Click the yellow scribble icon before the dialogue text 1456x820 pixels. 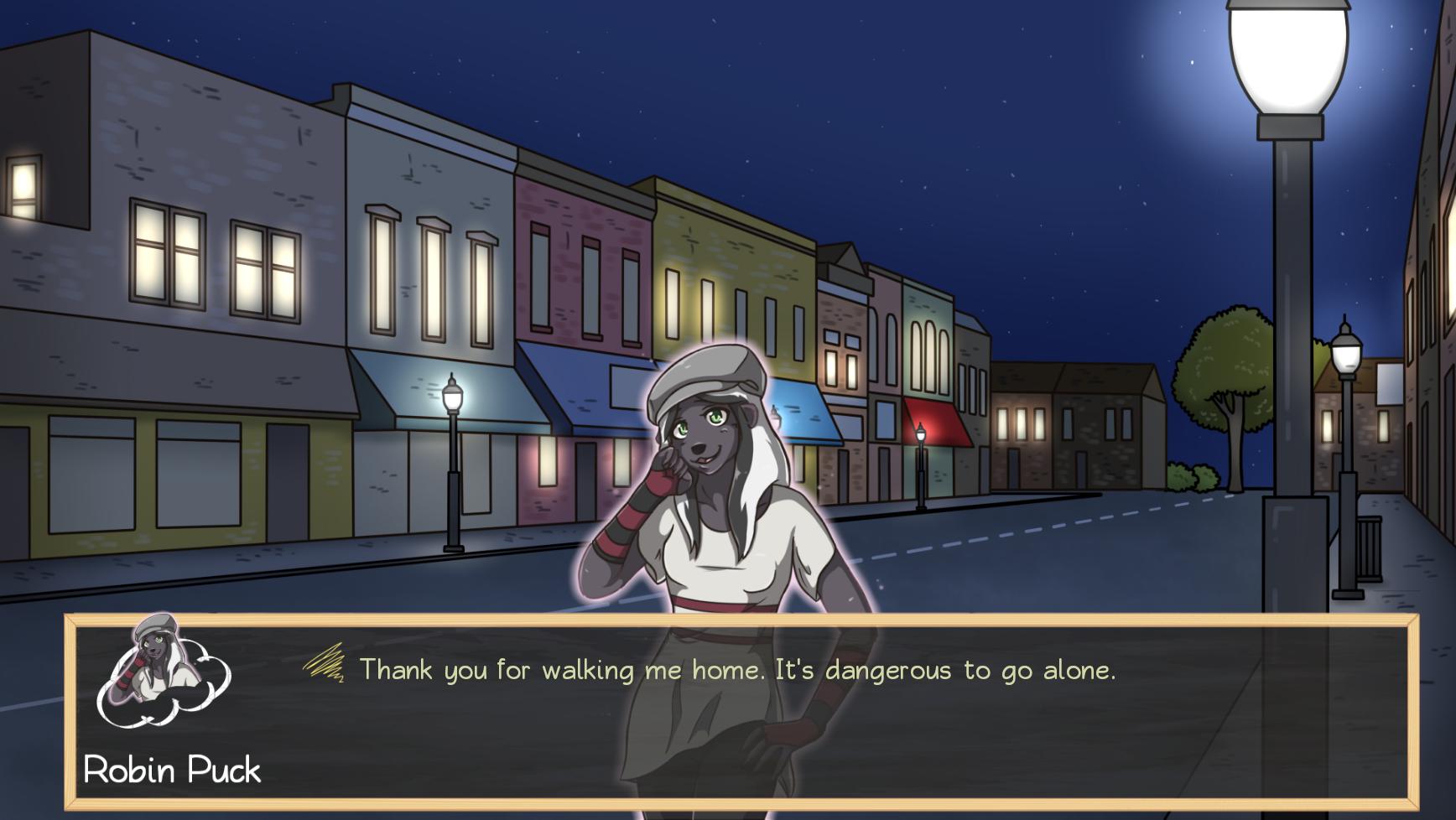325,666
